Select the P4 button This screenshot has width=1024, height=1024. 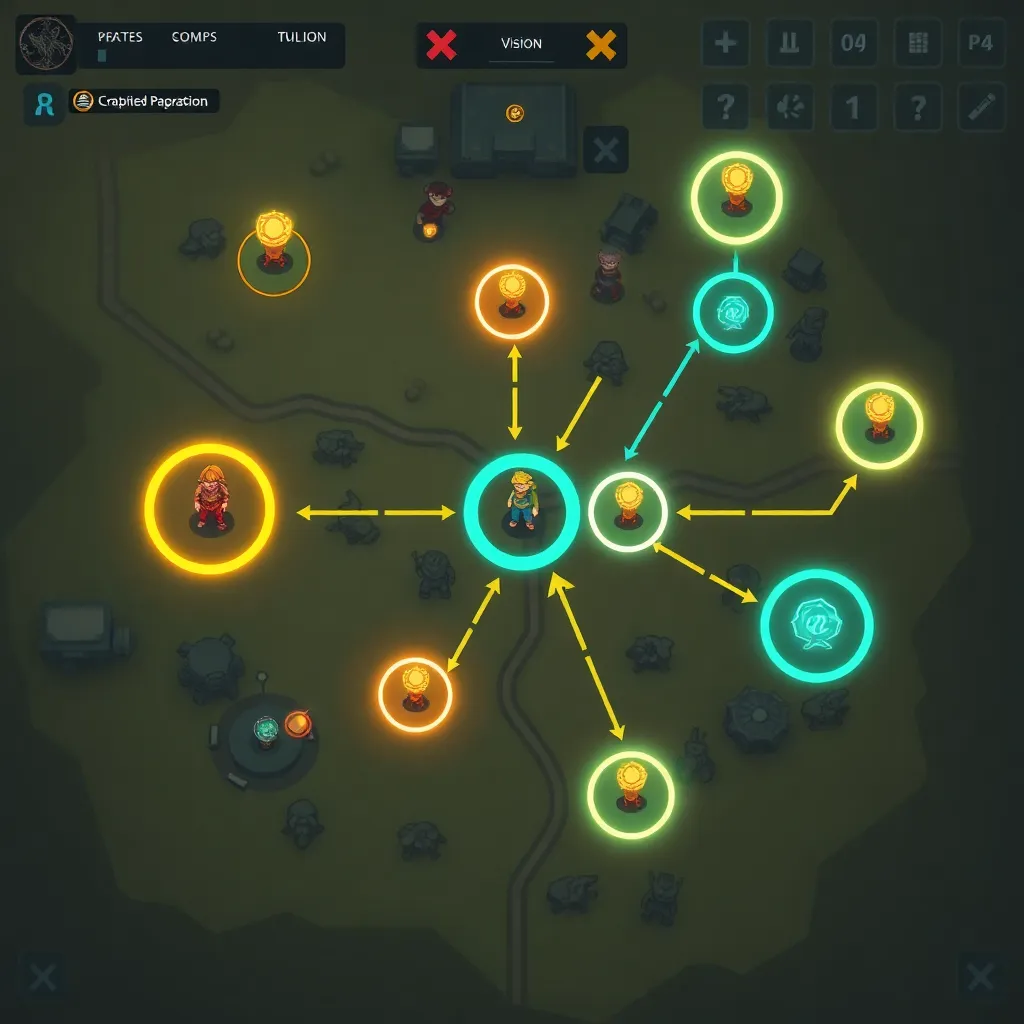pyautogui.click(x=980, y=44)
